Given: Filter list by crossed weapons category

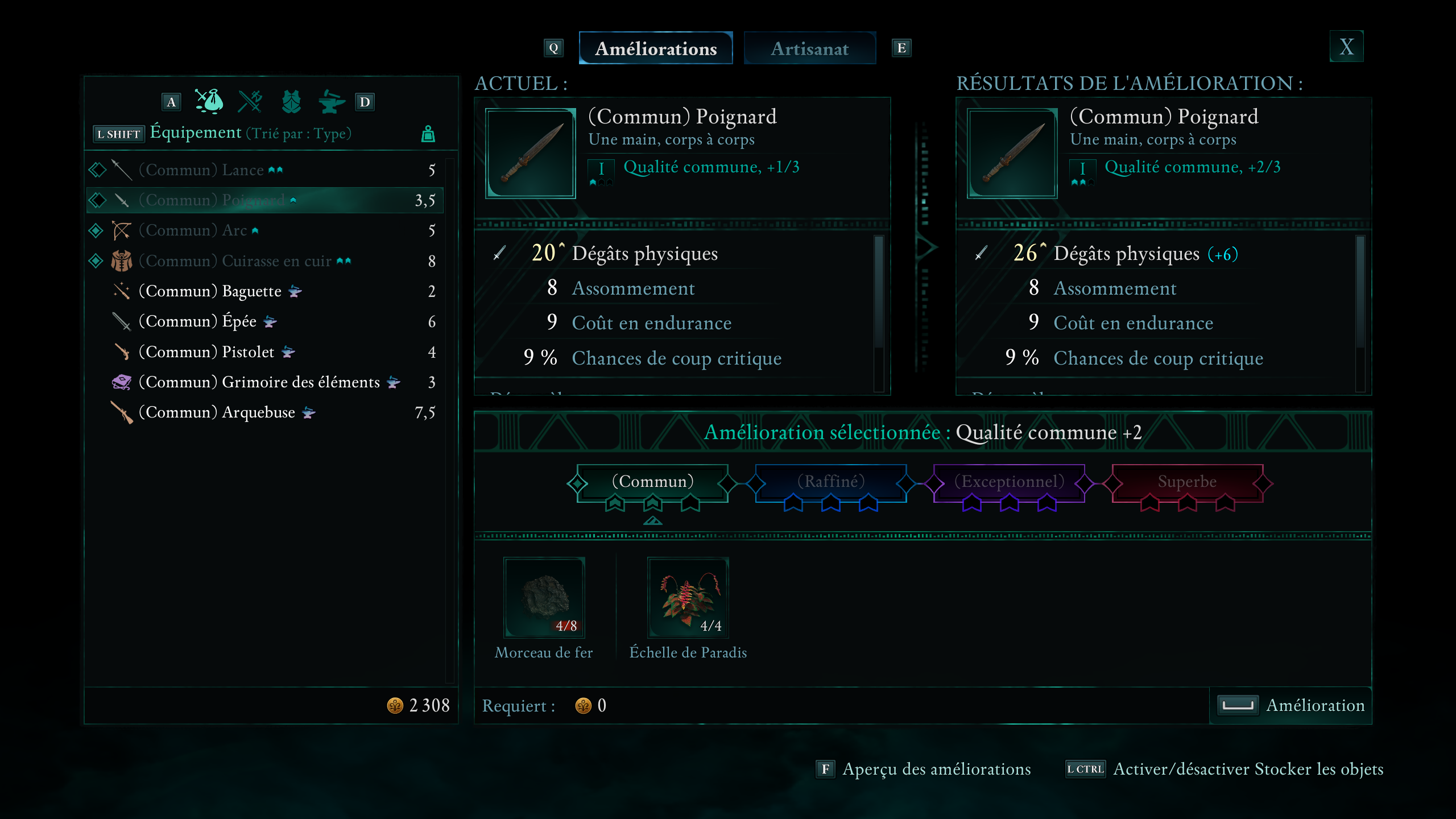Looking at the screenshot, I should coord(250,102).
